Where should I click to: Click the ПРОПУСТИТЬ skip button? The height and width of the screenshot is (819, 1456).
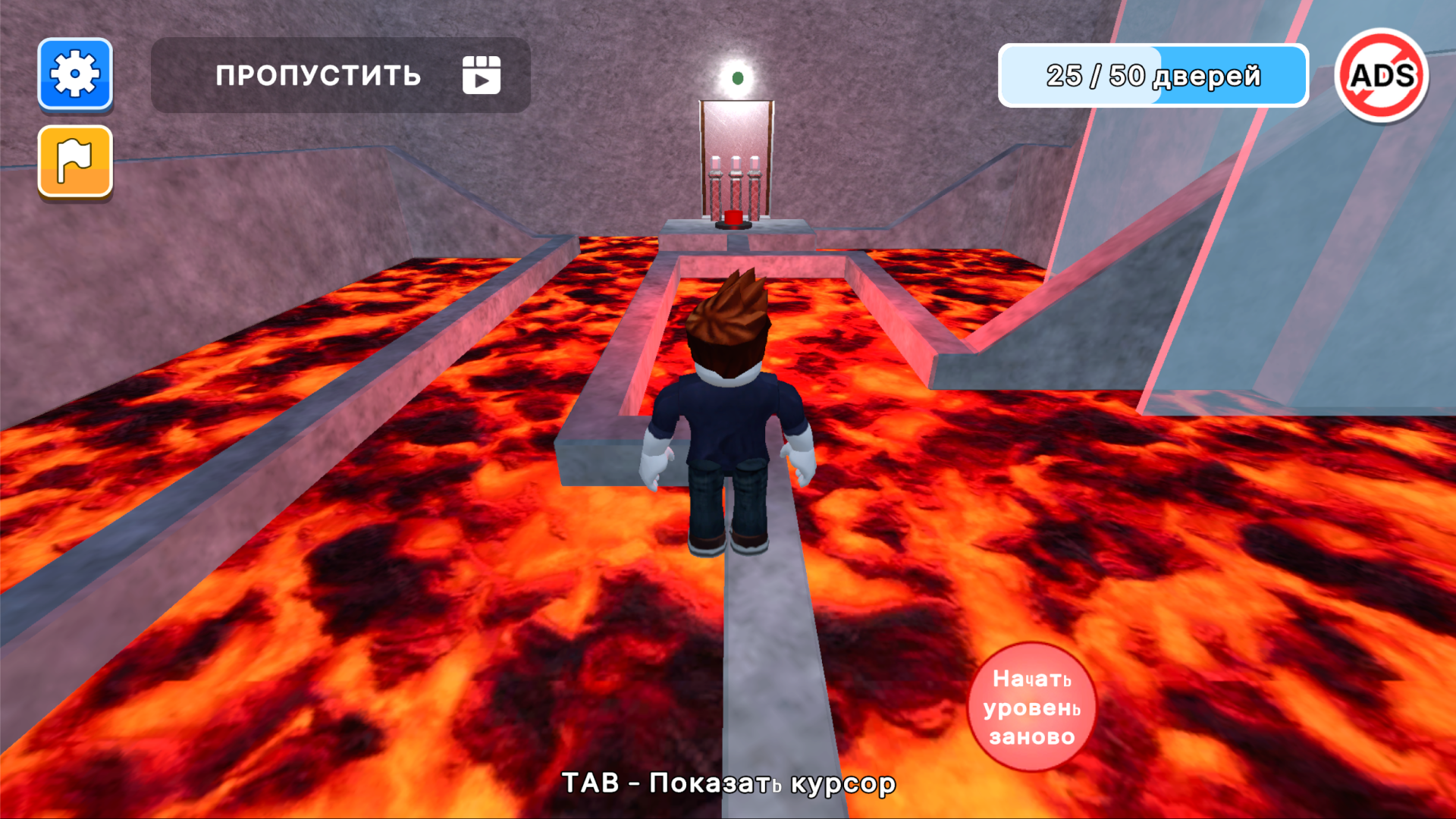pos(318,75)
